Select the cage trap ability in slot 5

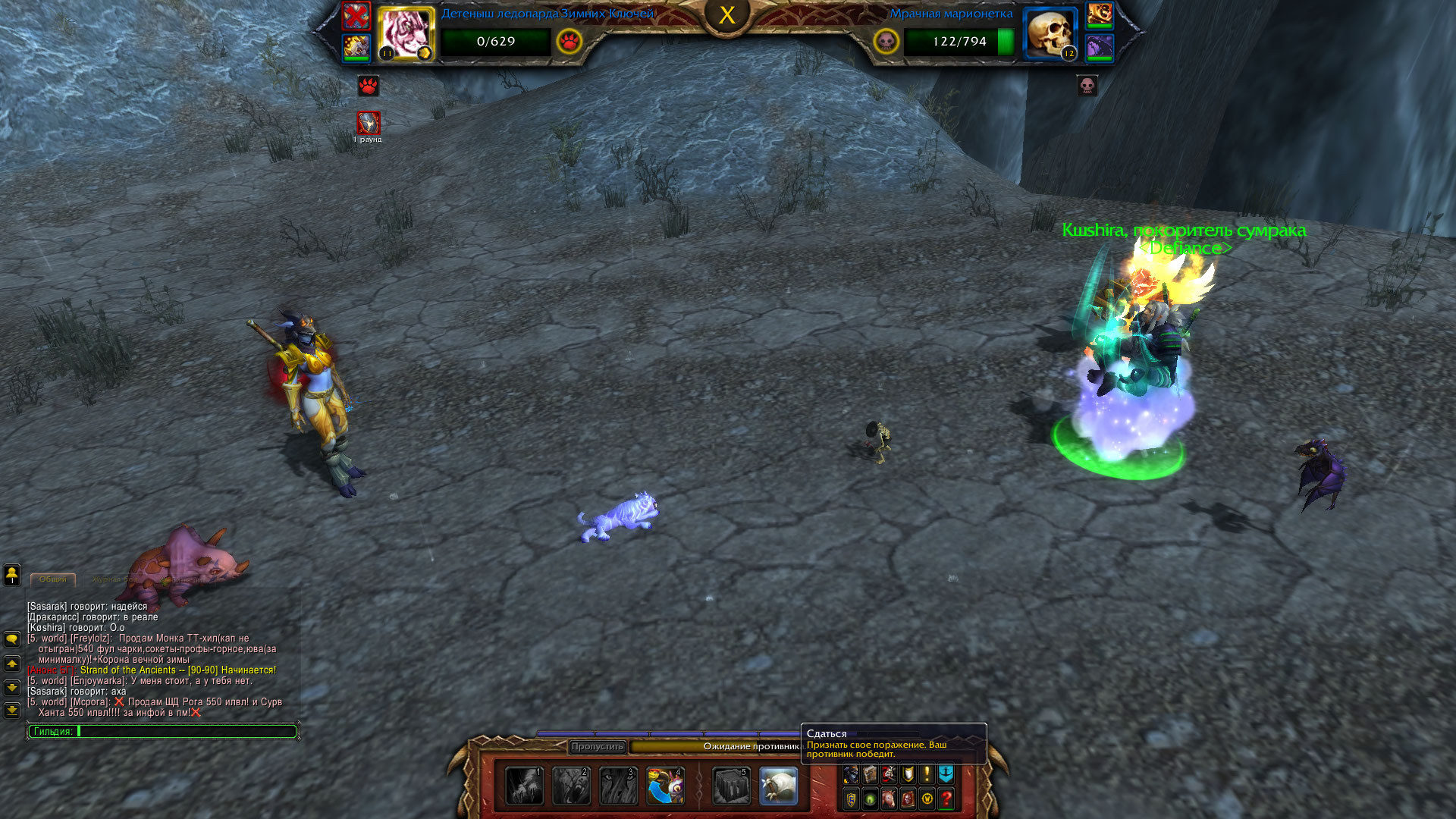[x=731, y=786]
